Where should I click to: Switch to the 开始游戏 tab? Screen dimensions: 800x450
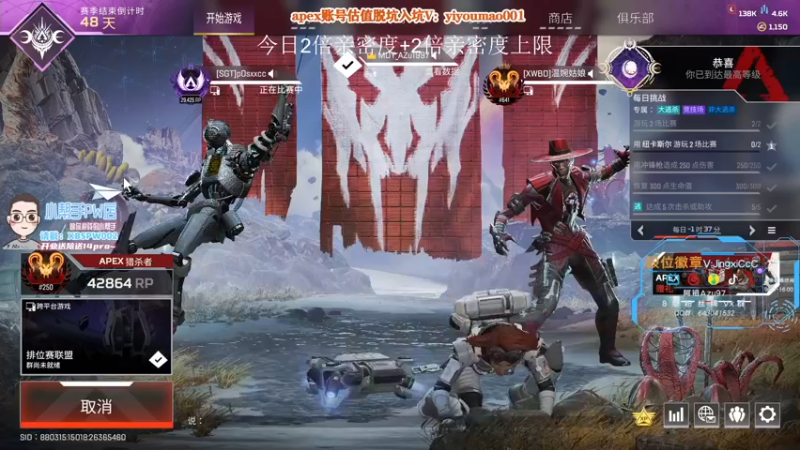(223, 18)
